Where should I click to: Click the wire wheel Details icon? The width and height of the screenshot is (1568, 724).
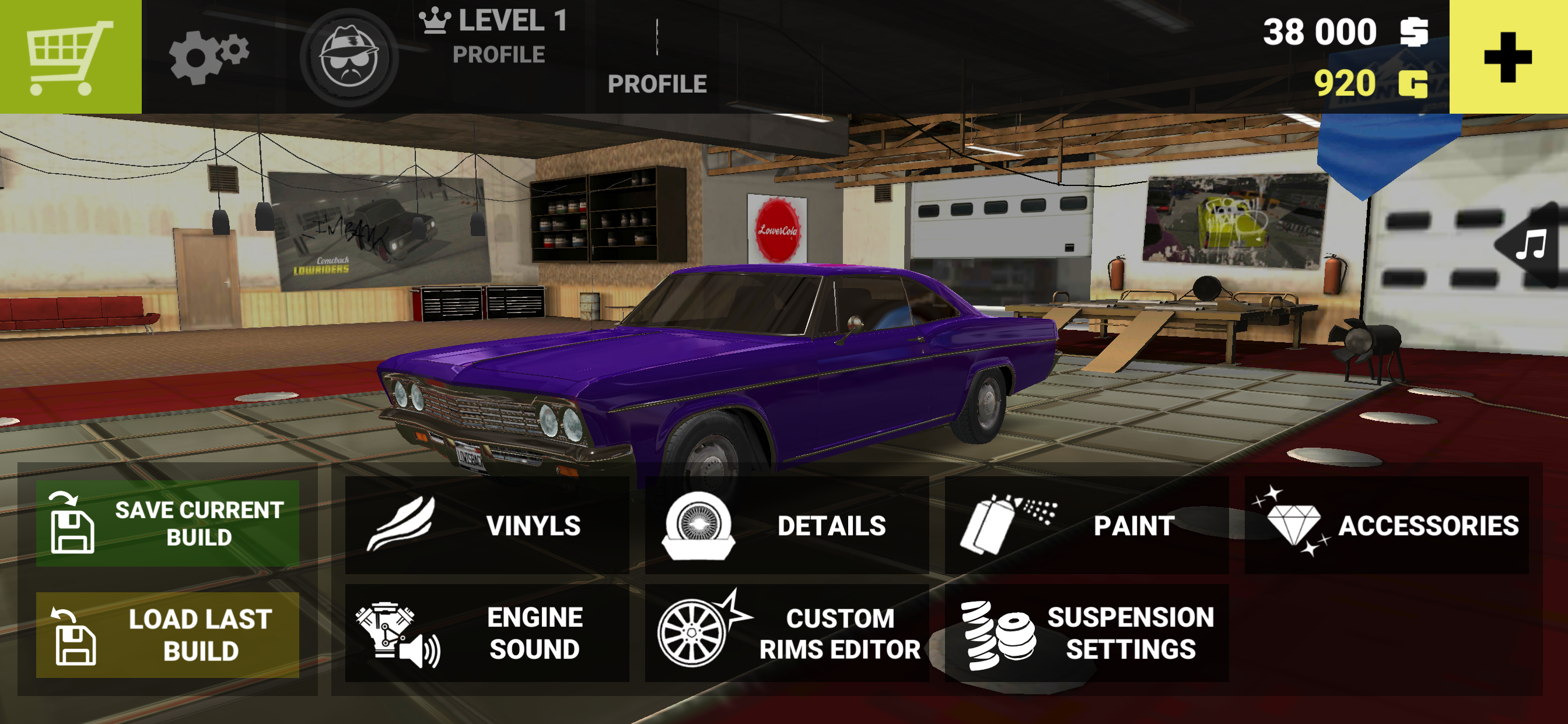coord(700,527)
